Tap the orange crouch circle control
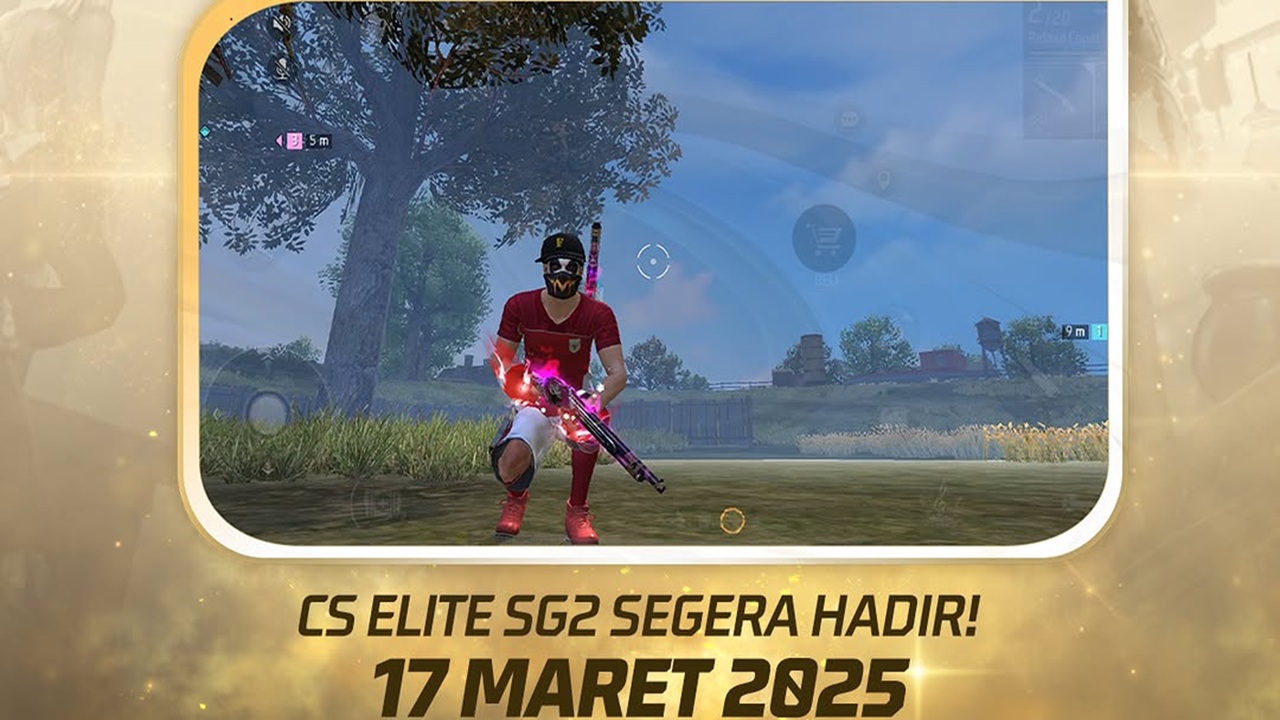The width and height of the screenshot is (1280, 720). point(733,519)
